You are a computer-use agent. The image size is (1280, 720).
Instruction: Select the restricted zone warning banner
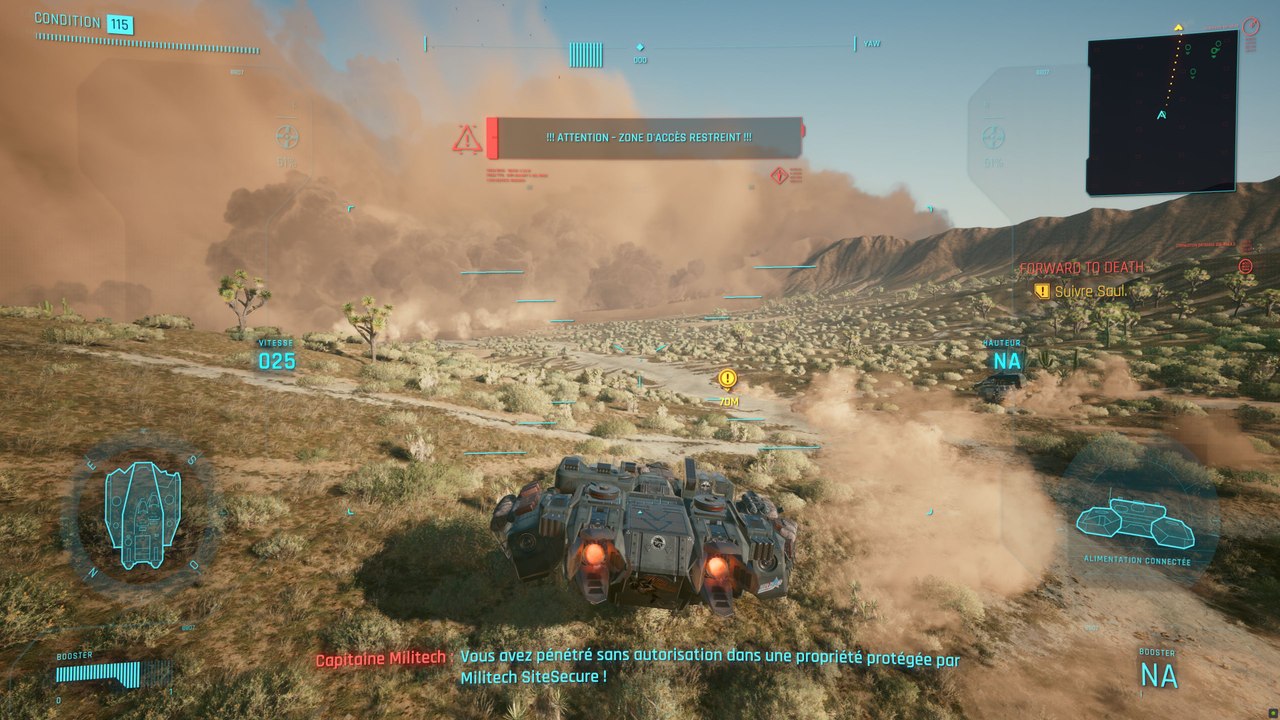point(648,138)
